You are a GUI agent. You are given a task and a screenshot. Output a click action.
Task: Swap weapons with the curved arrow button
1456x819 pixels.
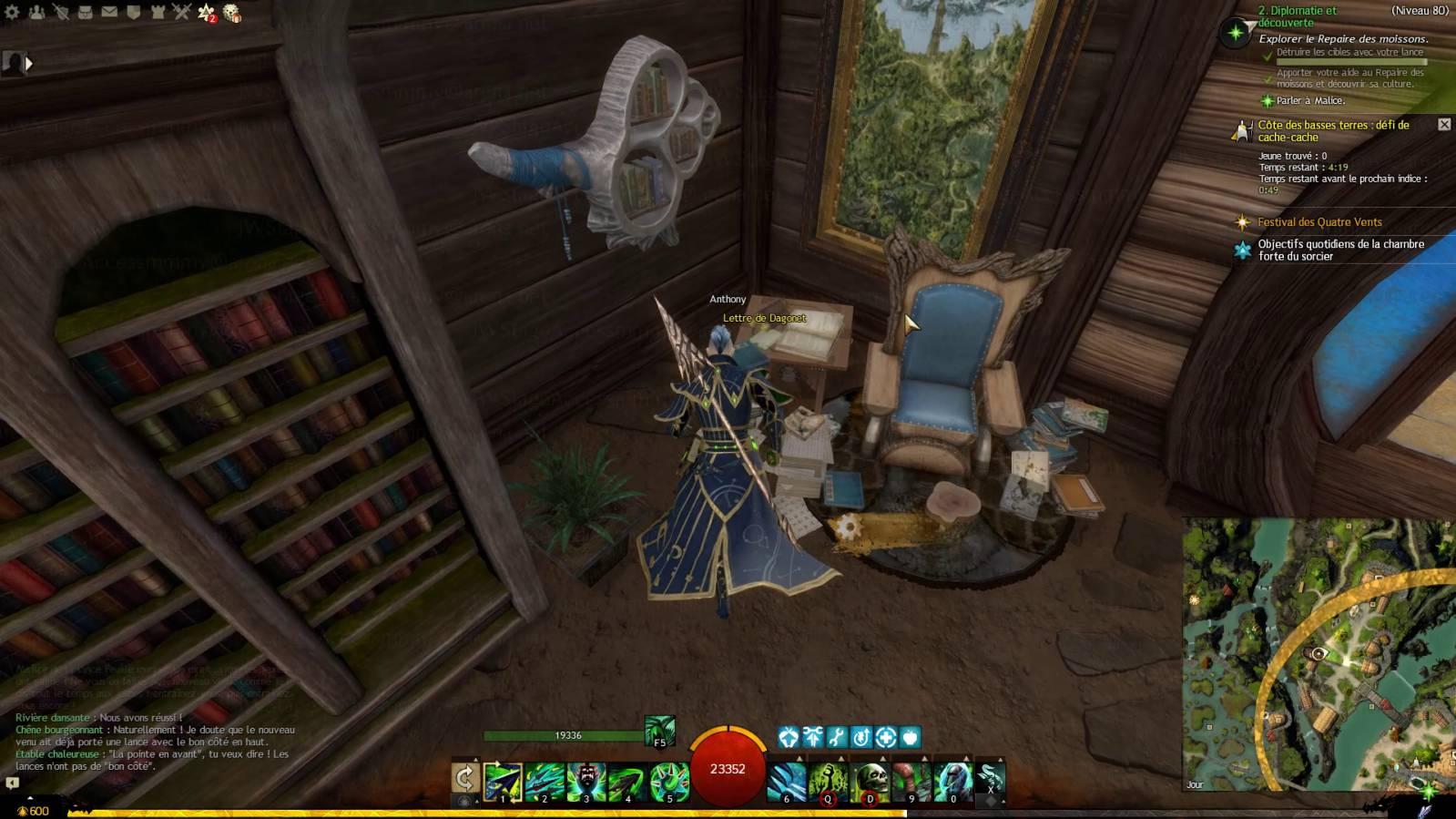click(x=465, y=779)
